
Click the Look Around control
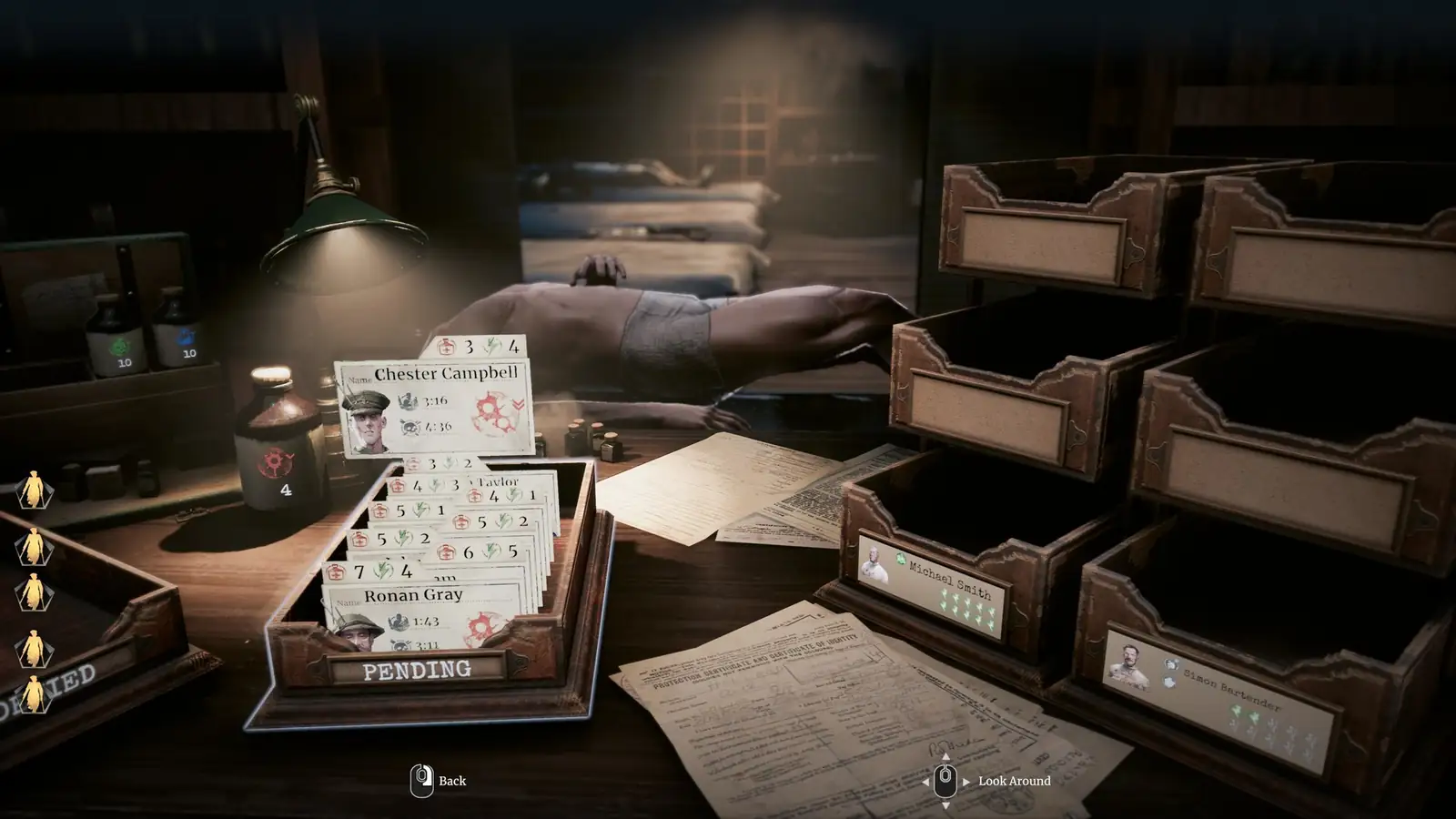point(944,780)
